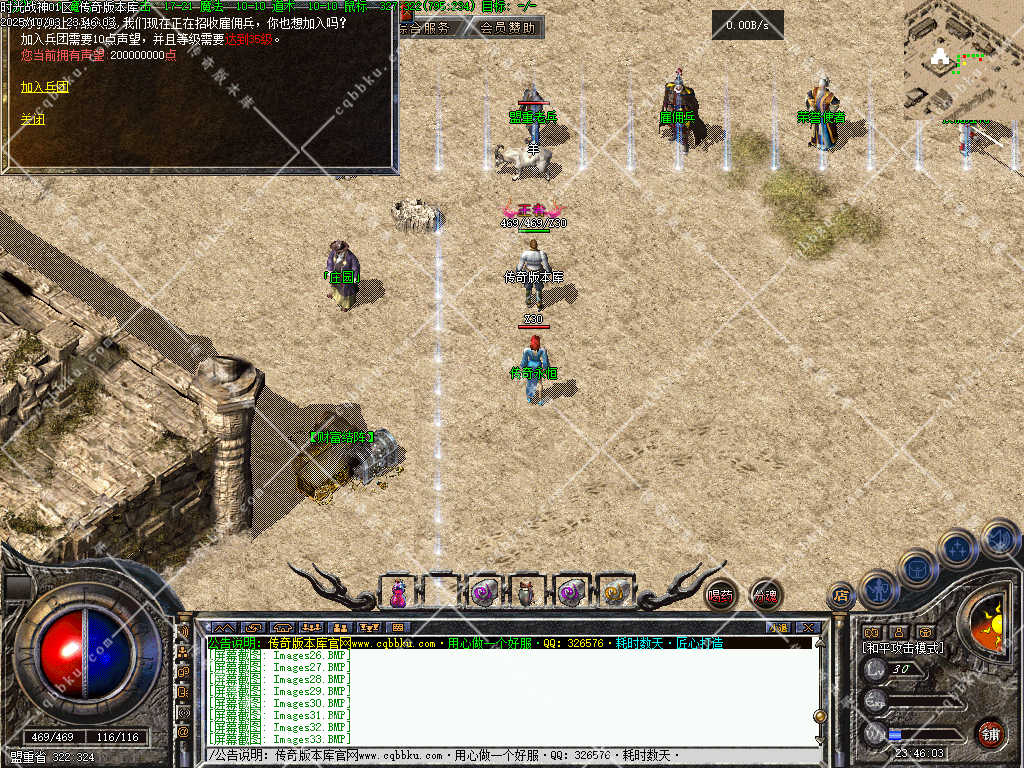Viewport: 1024px width, 768px height.
Task: Open the red 铺 stall button
Action: click(990, 733)
